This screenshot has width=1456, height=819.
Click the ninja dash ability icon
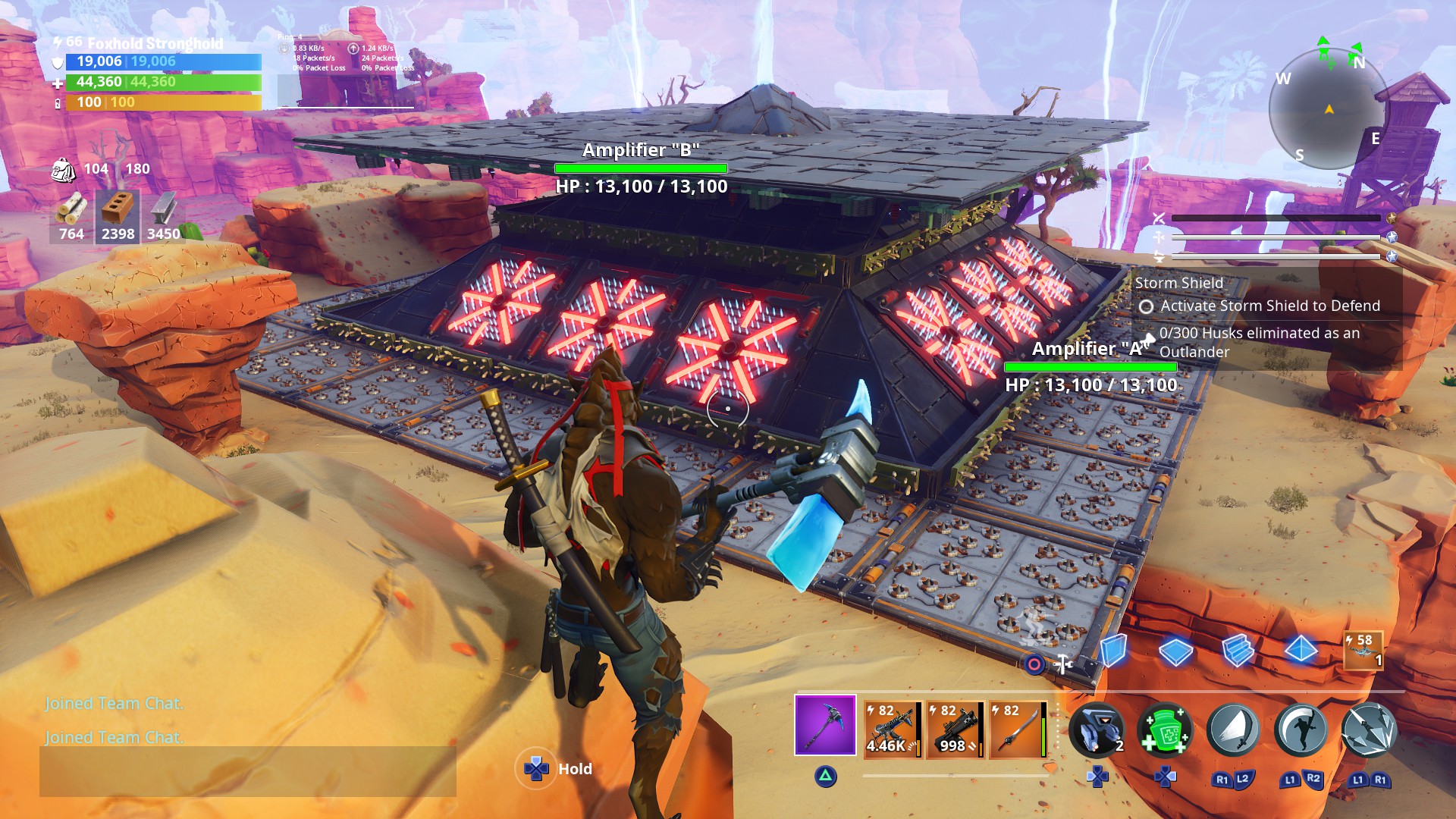pyautogui.click(x=1301, y=730)
